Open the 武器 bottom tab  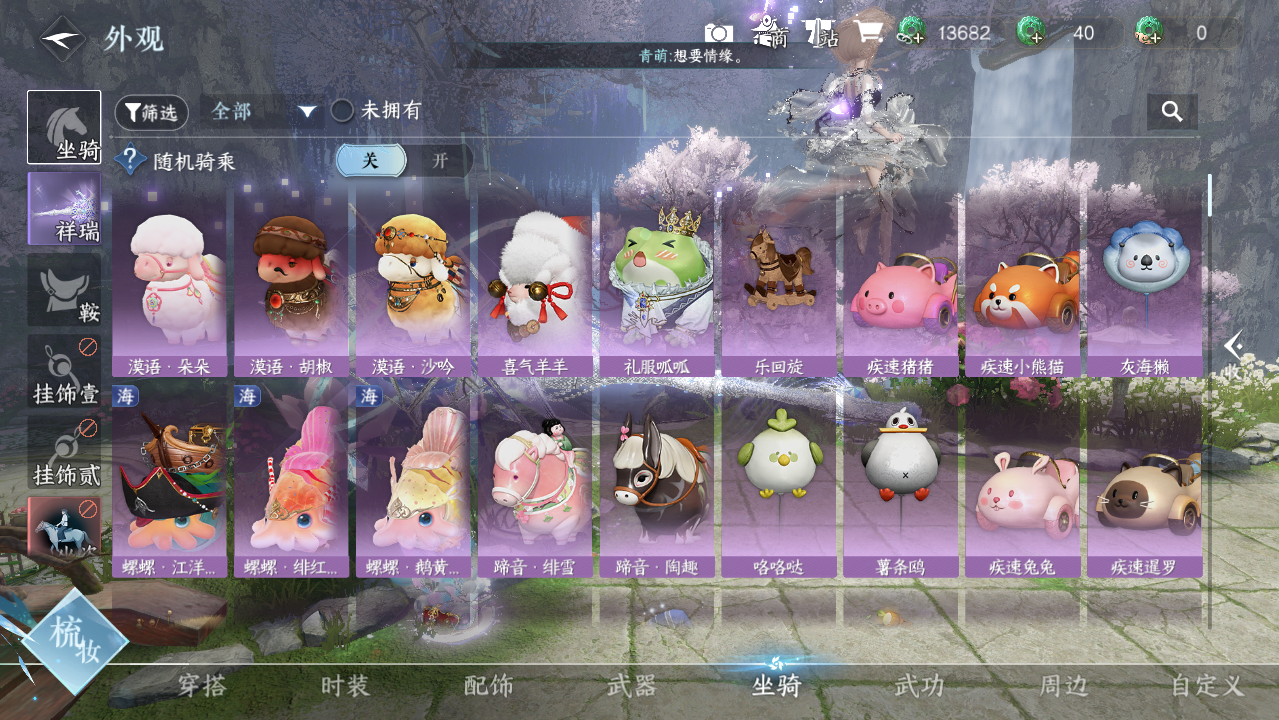632,686
